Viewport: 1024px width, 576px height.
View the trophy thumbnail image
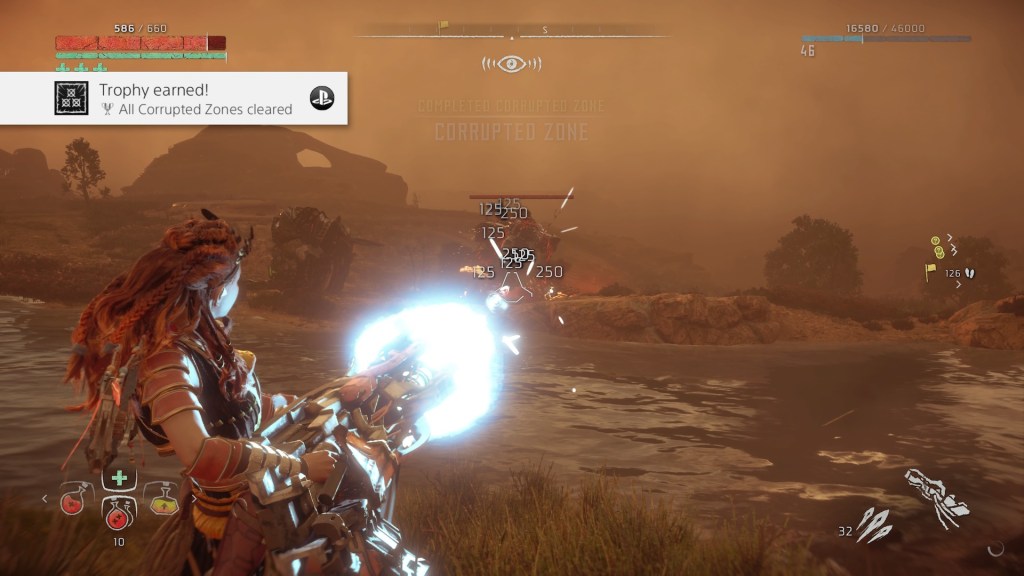tap(71, 98)
